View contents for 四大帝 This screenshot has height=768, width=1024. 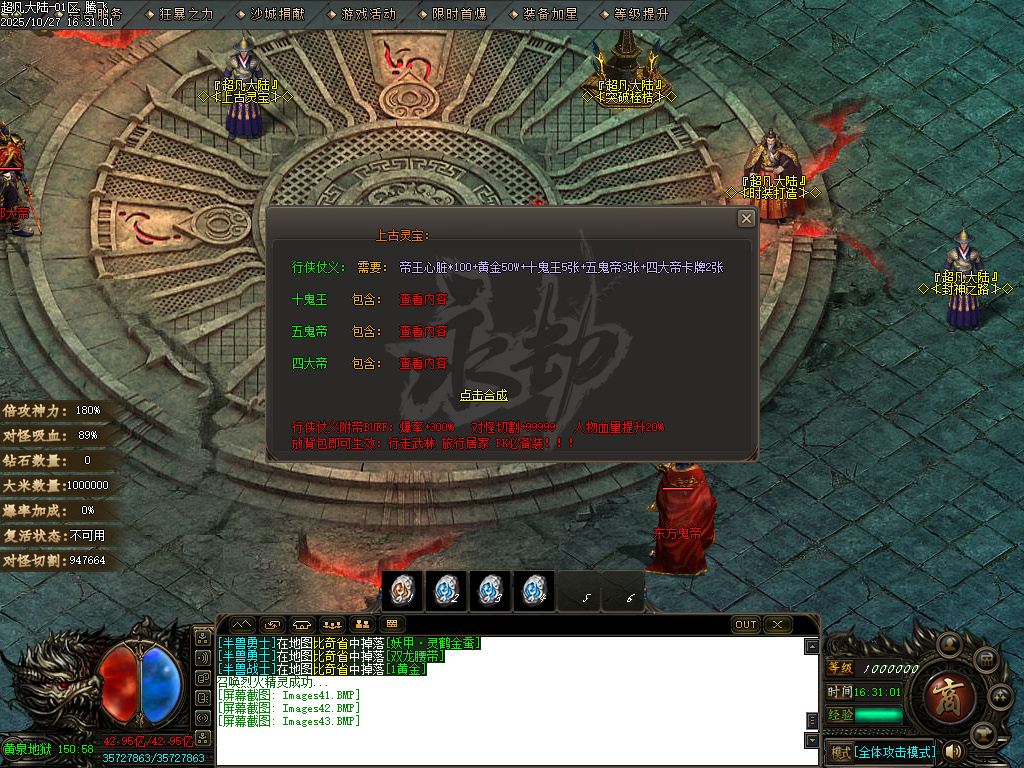(423, 364)
